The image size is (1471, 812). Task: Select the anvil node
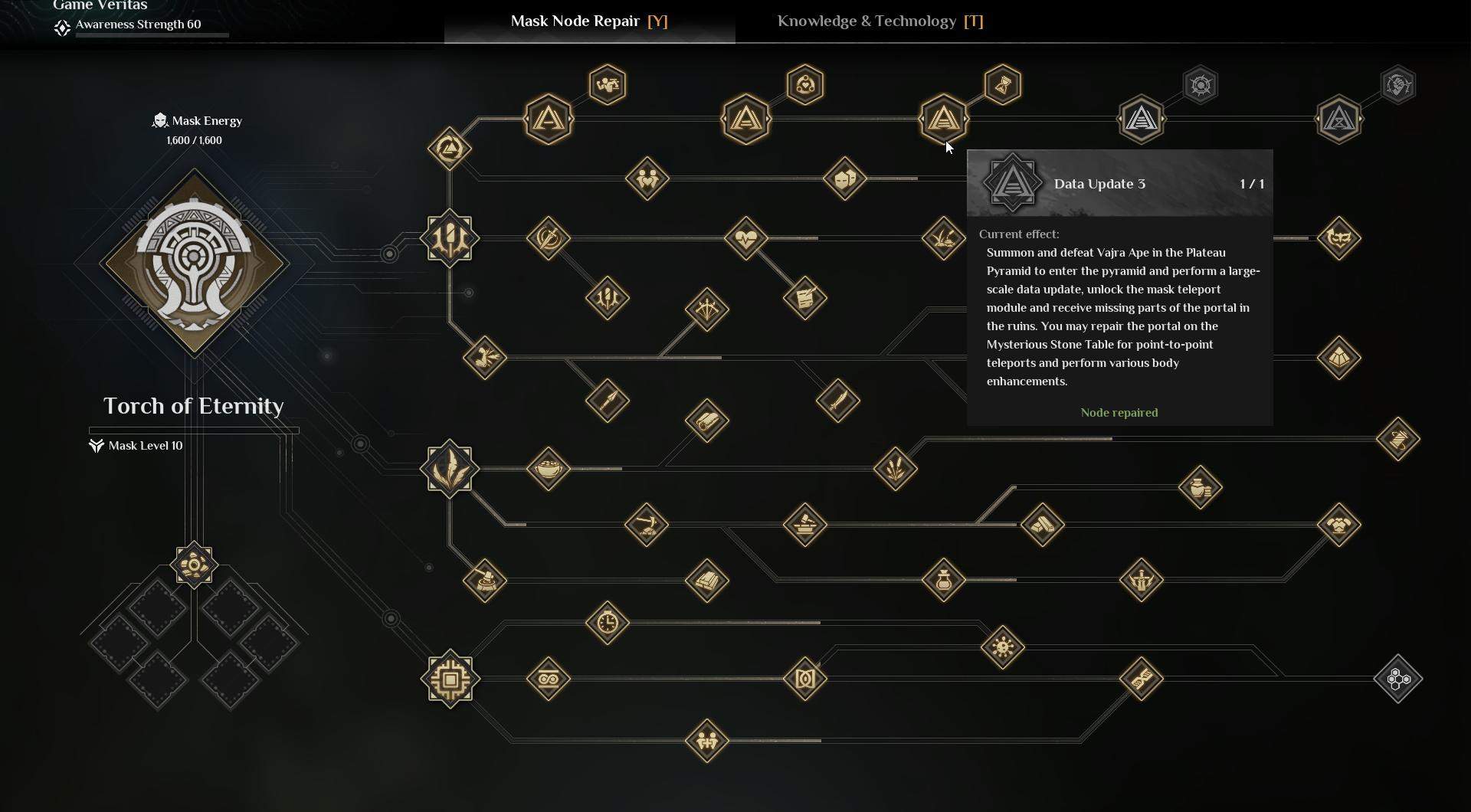click(x=805, y=525)
